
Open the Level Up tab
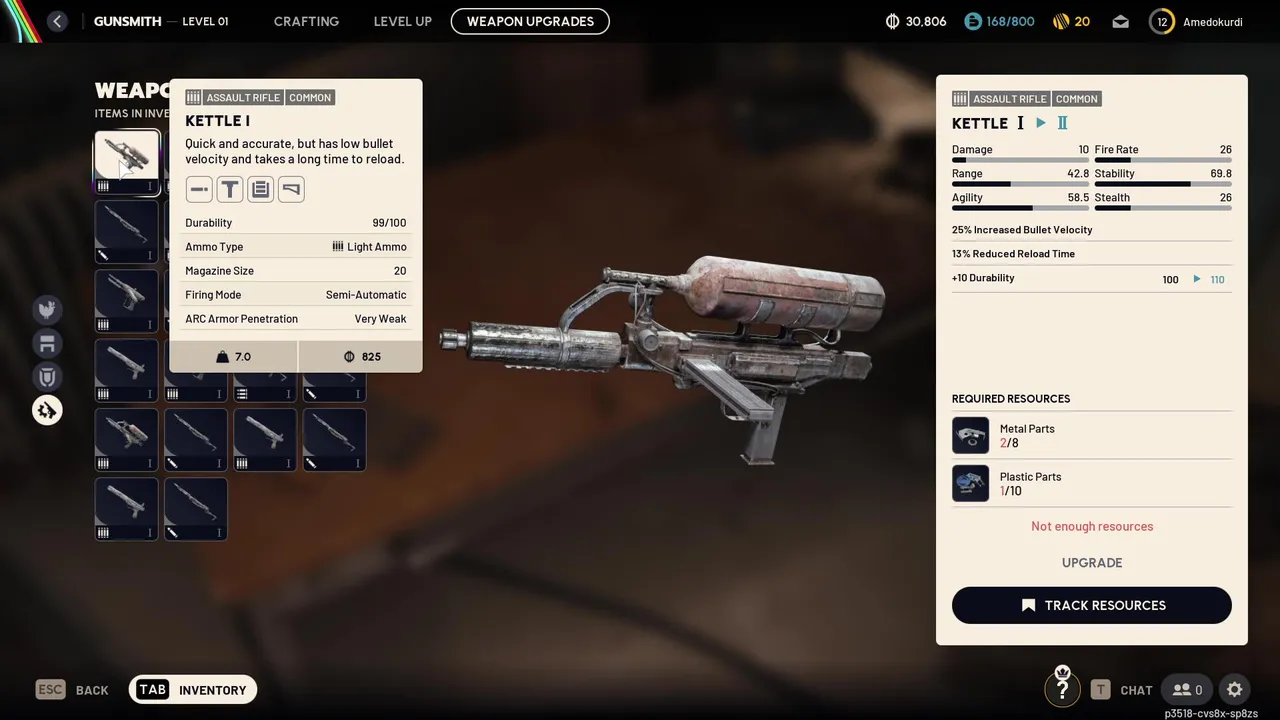pyautogui.click(x=402, y=21)
